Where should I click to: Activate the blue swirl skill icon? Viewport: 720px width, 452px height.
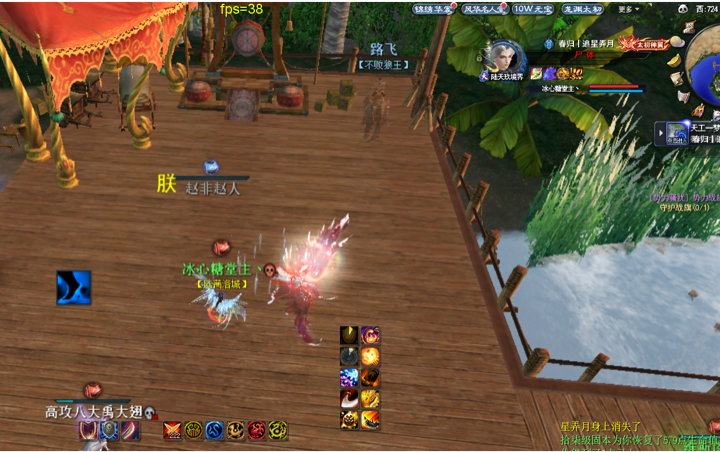click(x=73, y=287)
